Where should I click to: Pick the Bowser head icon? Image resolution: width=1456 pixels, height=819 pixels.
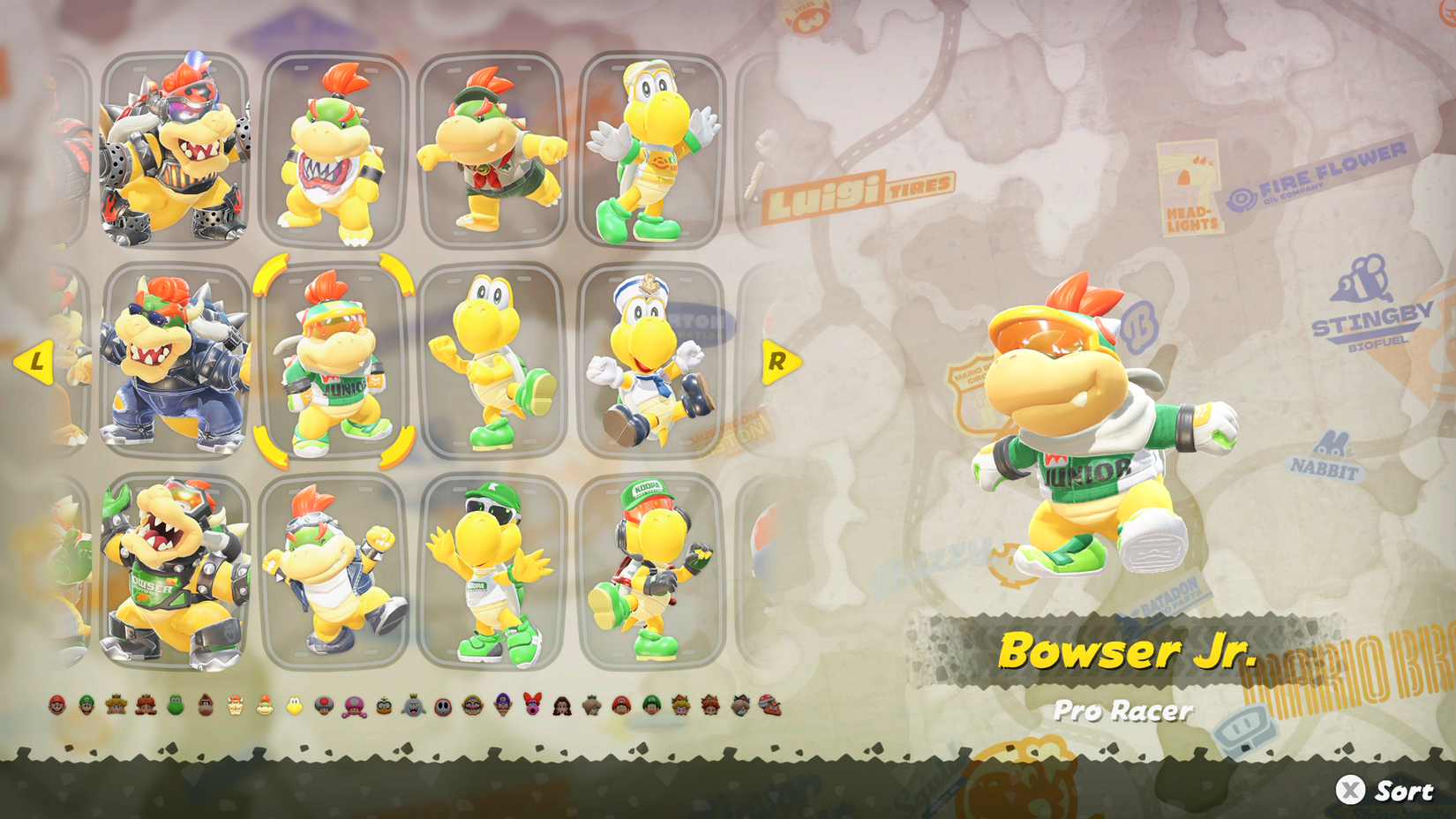pos(235,706)
